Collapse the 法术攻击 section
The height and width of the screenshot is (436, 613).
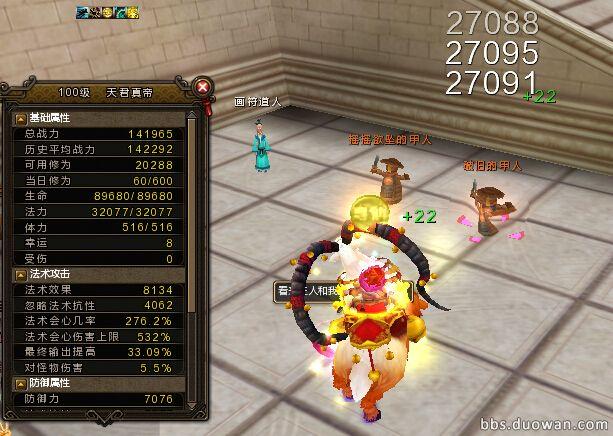(20, 273)
